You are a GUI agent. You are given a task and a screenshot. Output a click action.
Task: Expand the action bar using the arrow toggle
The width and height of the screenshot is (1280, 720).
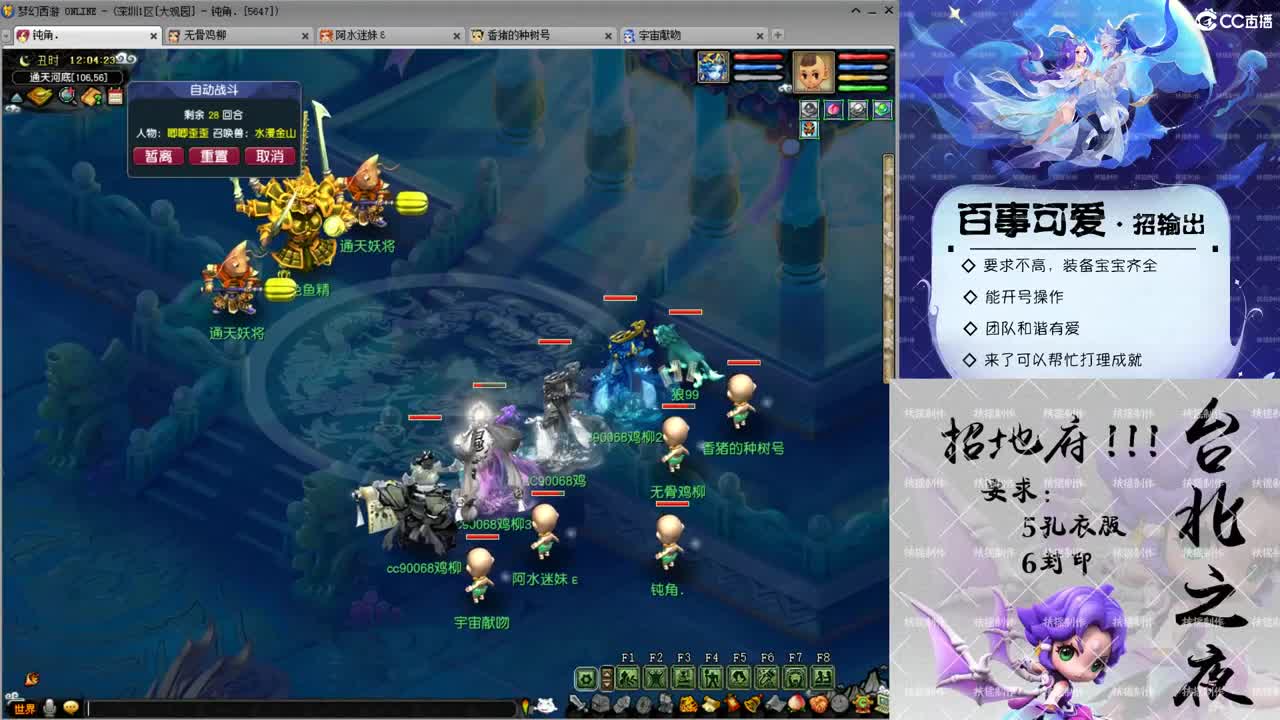coord(606,677)
